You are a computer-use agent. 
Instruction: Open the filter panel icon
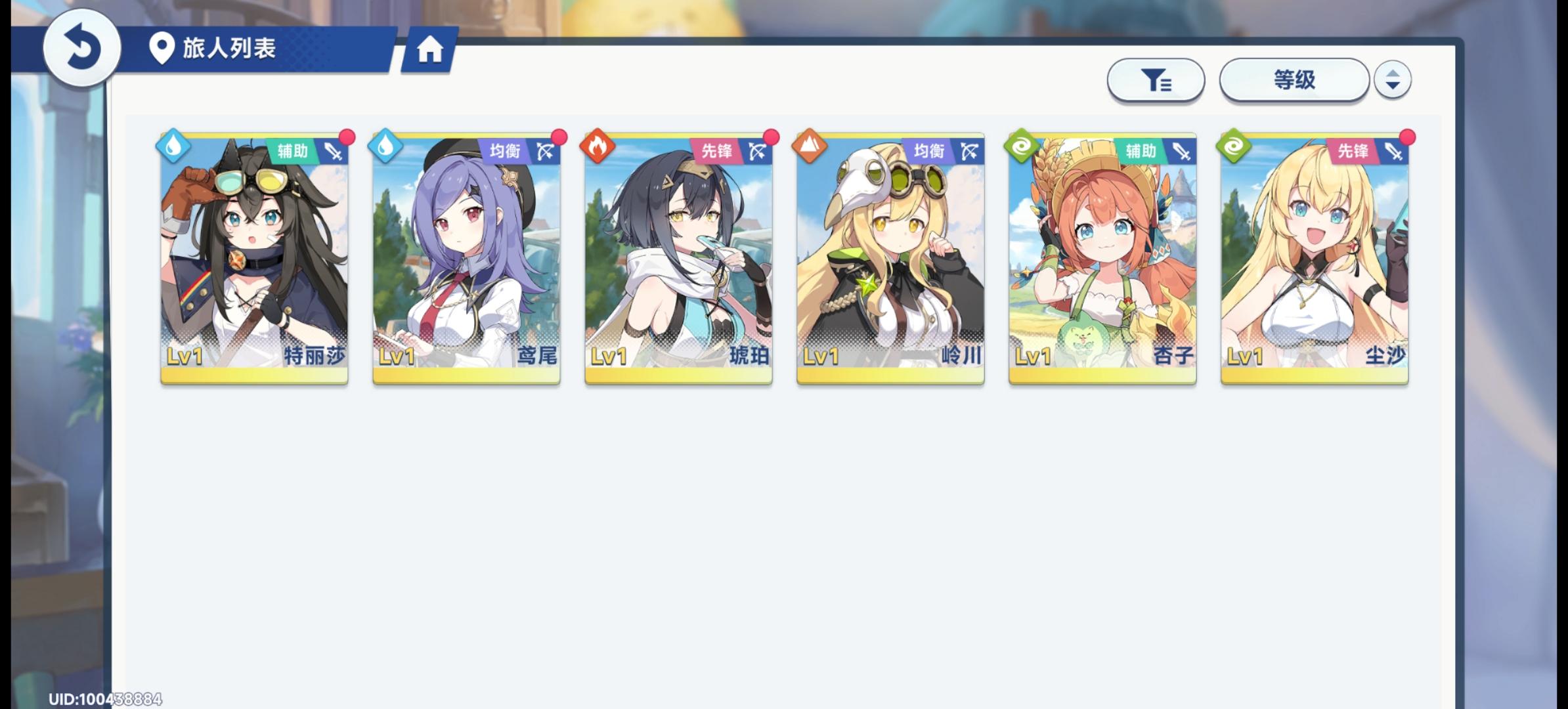pyautogui.click(x=1156, y=79)
